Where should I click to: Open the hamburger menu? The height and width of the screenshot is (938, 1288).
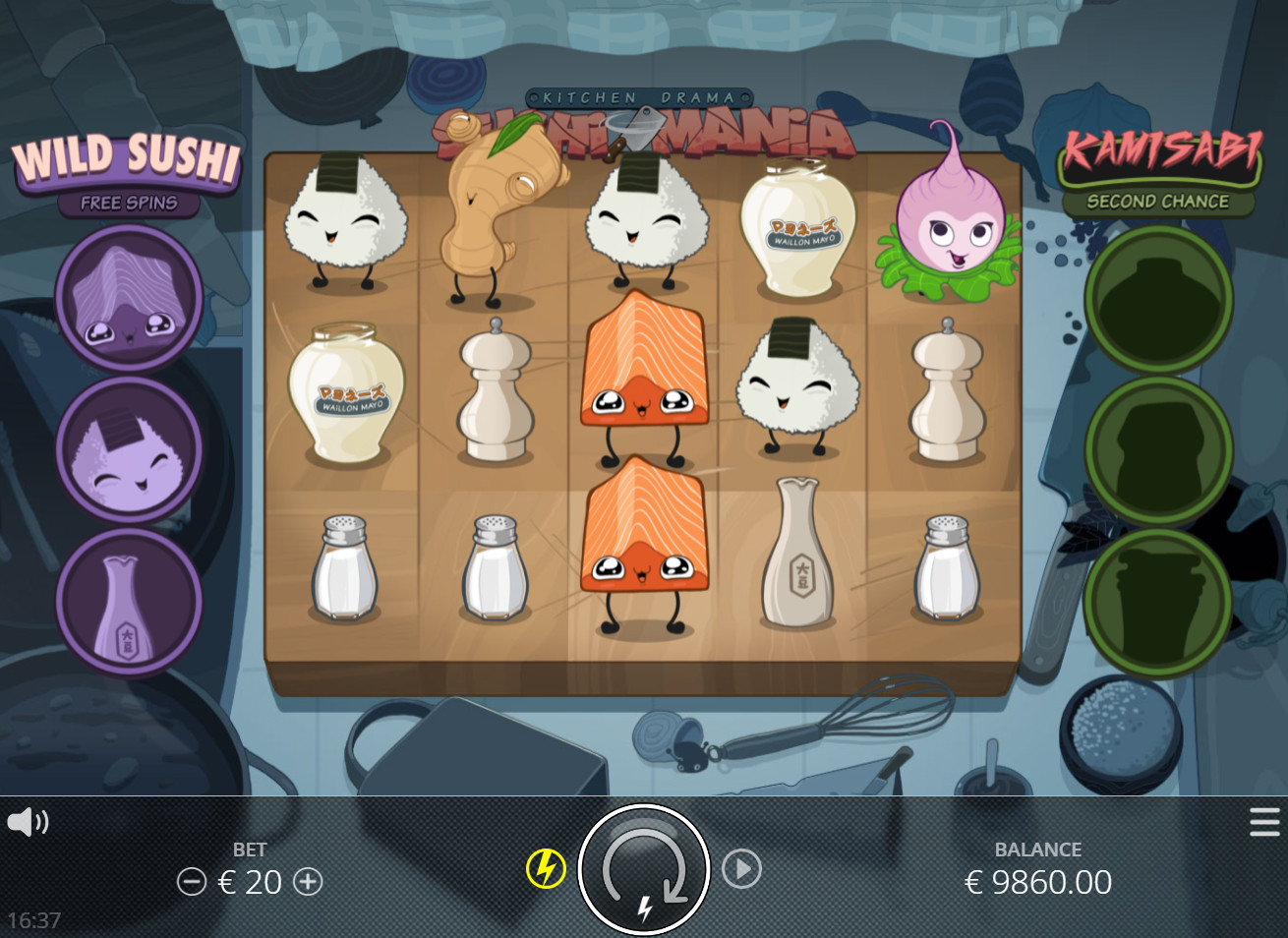[x=1264, y=822]
